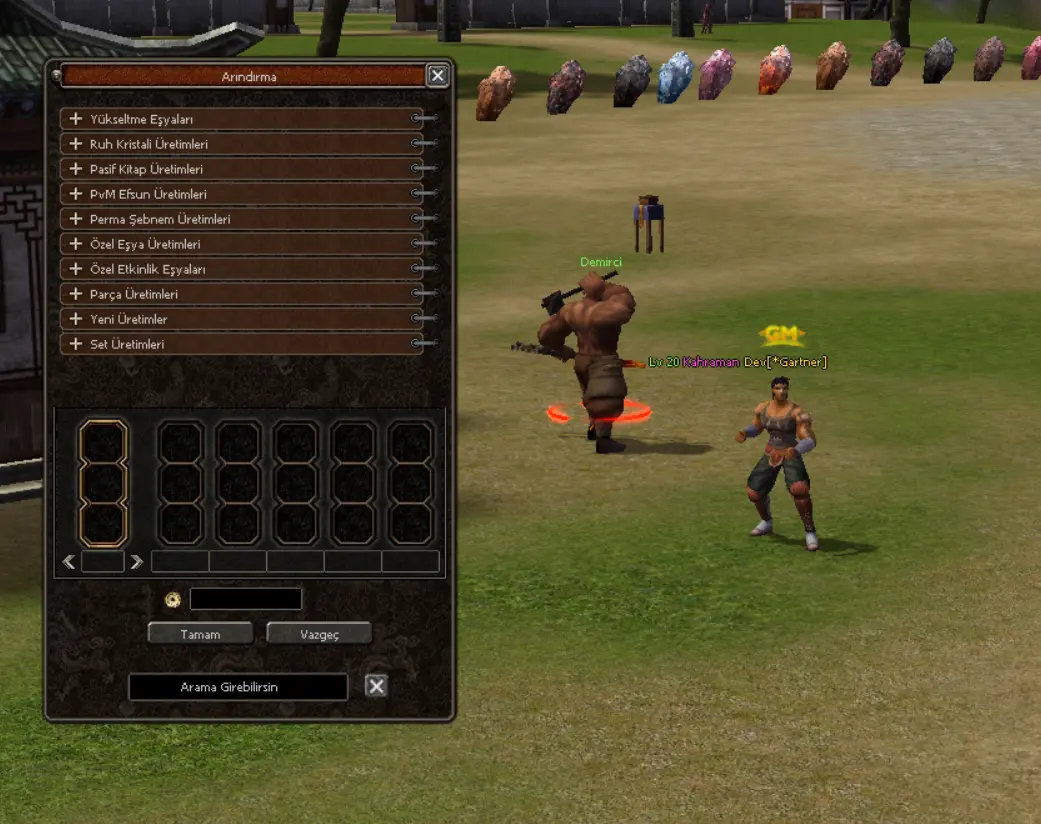The width and height of the screenshot is (1041, 824).
Task: Show Perma Şebnem Üretimleri items
Action: pos(76,219)
